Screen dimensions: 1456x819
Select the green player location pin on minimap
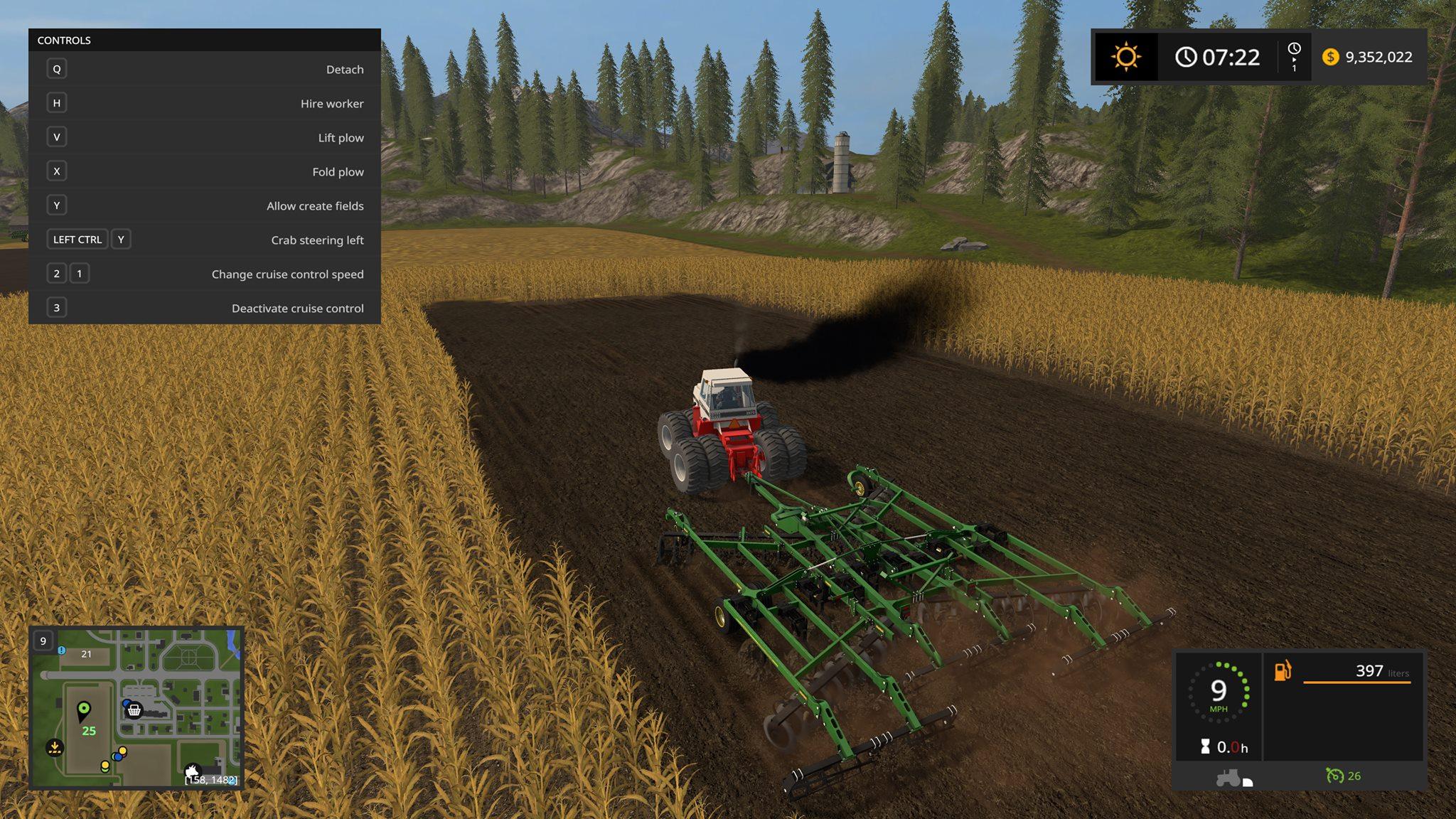pyautogui.click(x=84, y=710)
